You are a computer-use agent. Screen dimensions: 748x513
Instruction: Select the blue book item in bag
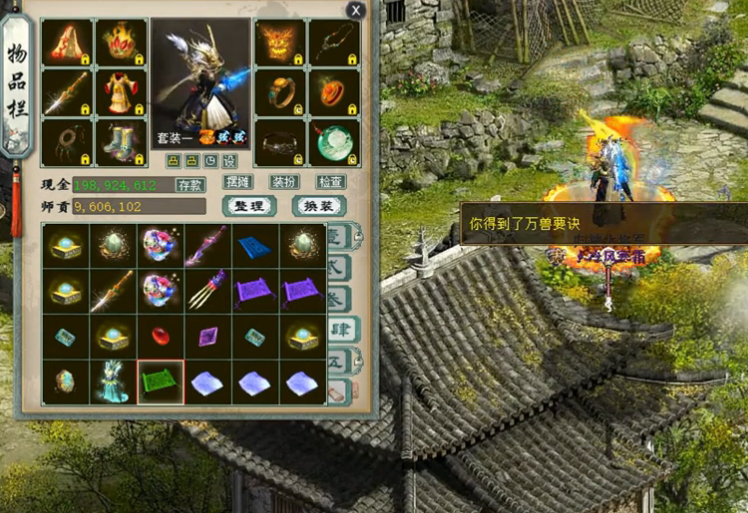[x=257, y=246]
